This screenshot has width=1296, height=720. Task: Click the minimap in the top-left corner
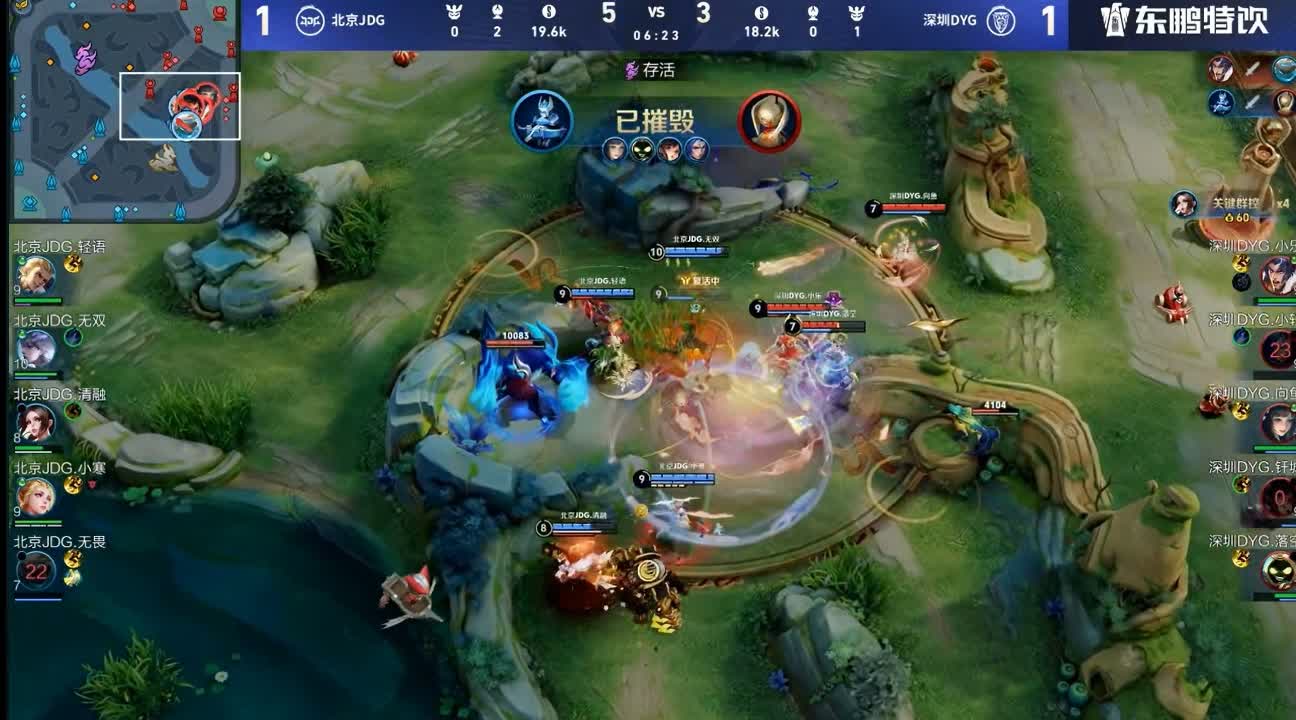[124, 110]
